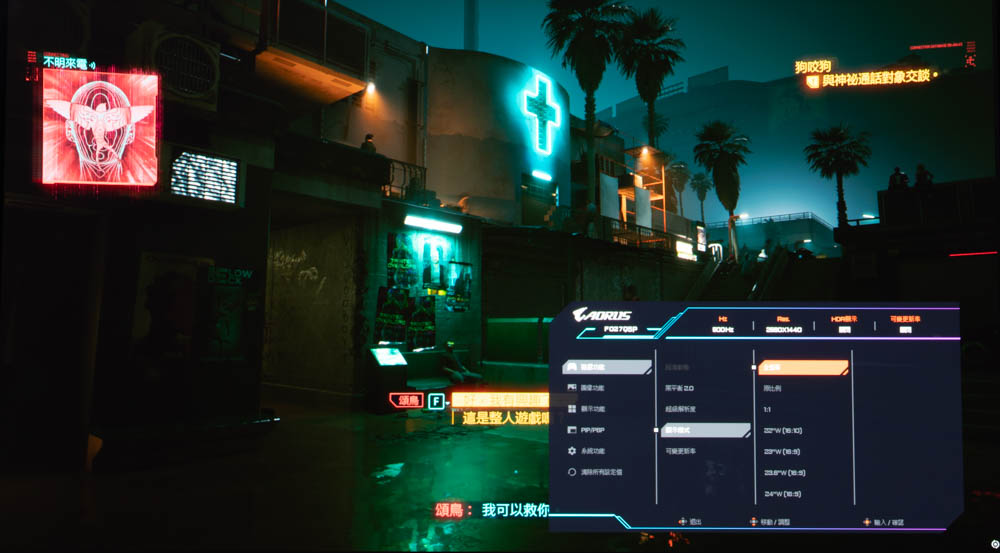
Task: Choose the highlighted top dialogue reply
Action: [x=500, y=400]
